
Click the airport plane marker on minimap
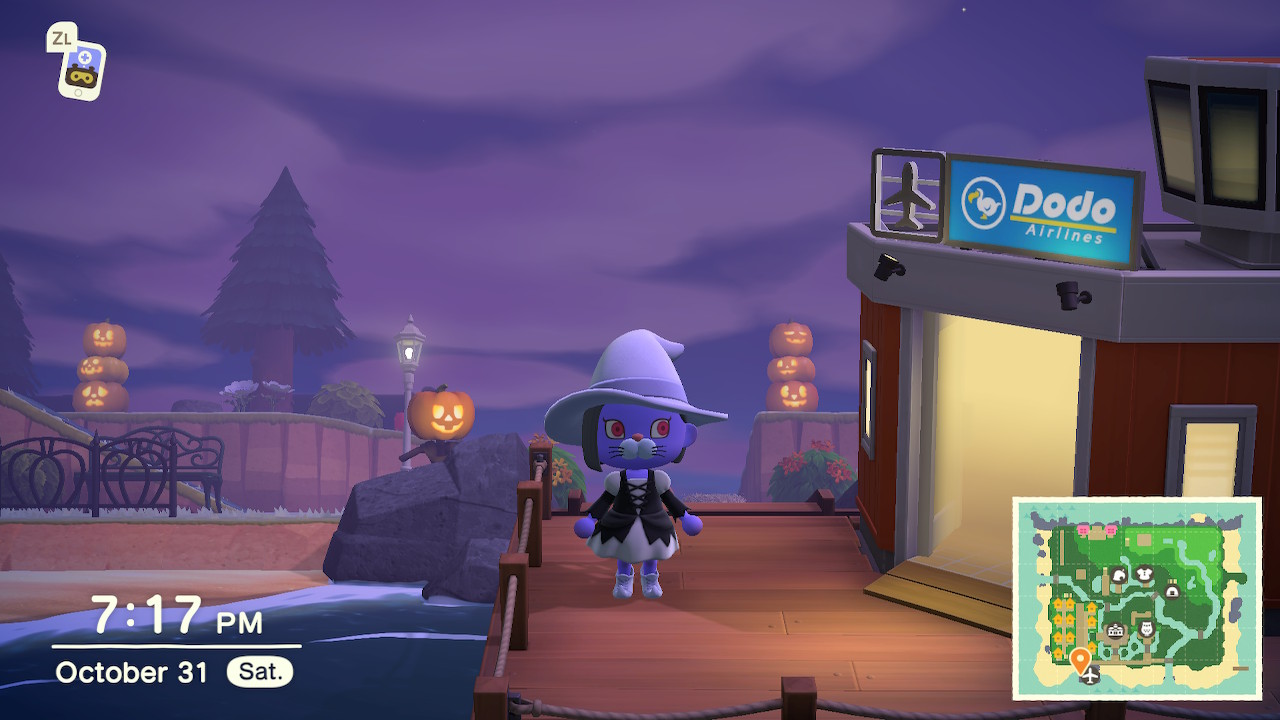(x=1090, y=677)
